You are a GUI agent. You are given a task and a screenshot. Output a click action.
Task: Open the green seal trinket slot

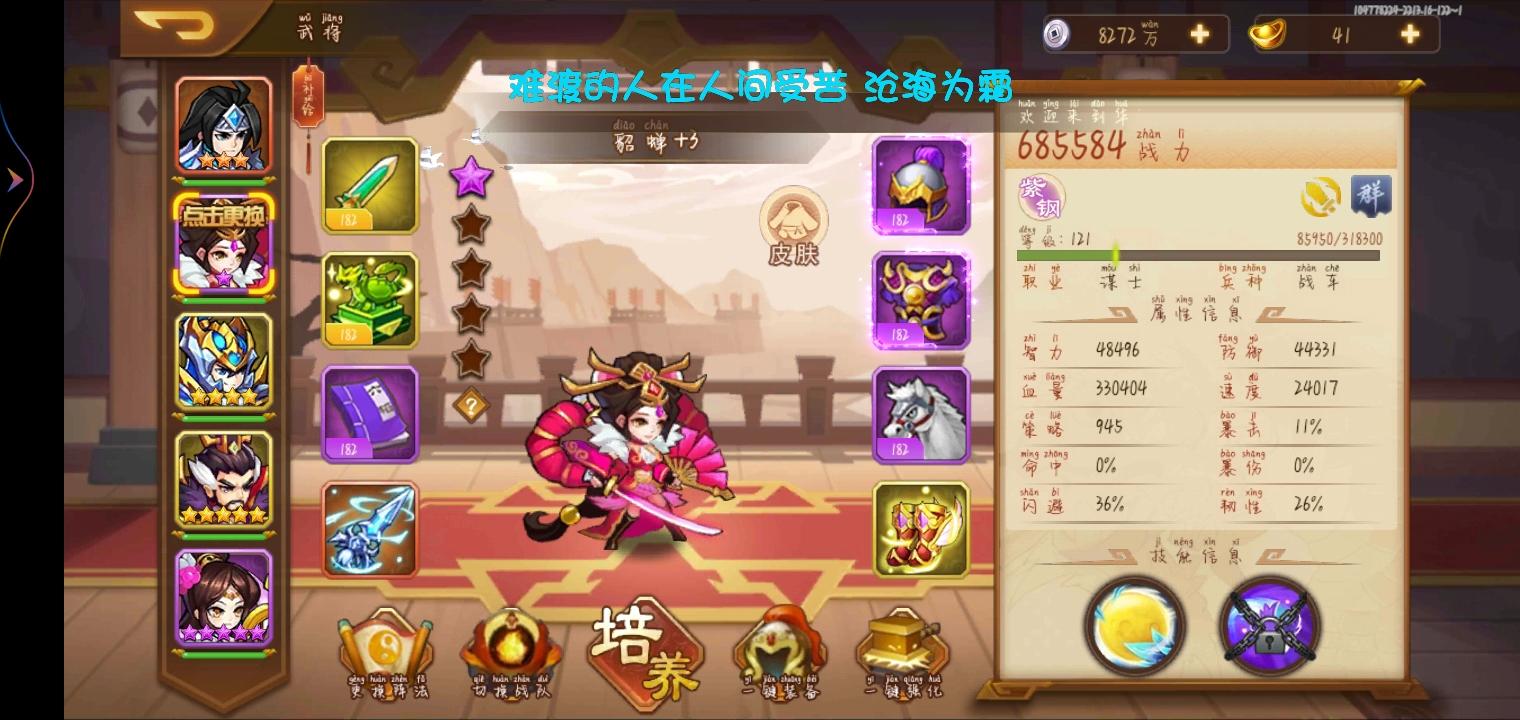pos(371,300)
